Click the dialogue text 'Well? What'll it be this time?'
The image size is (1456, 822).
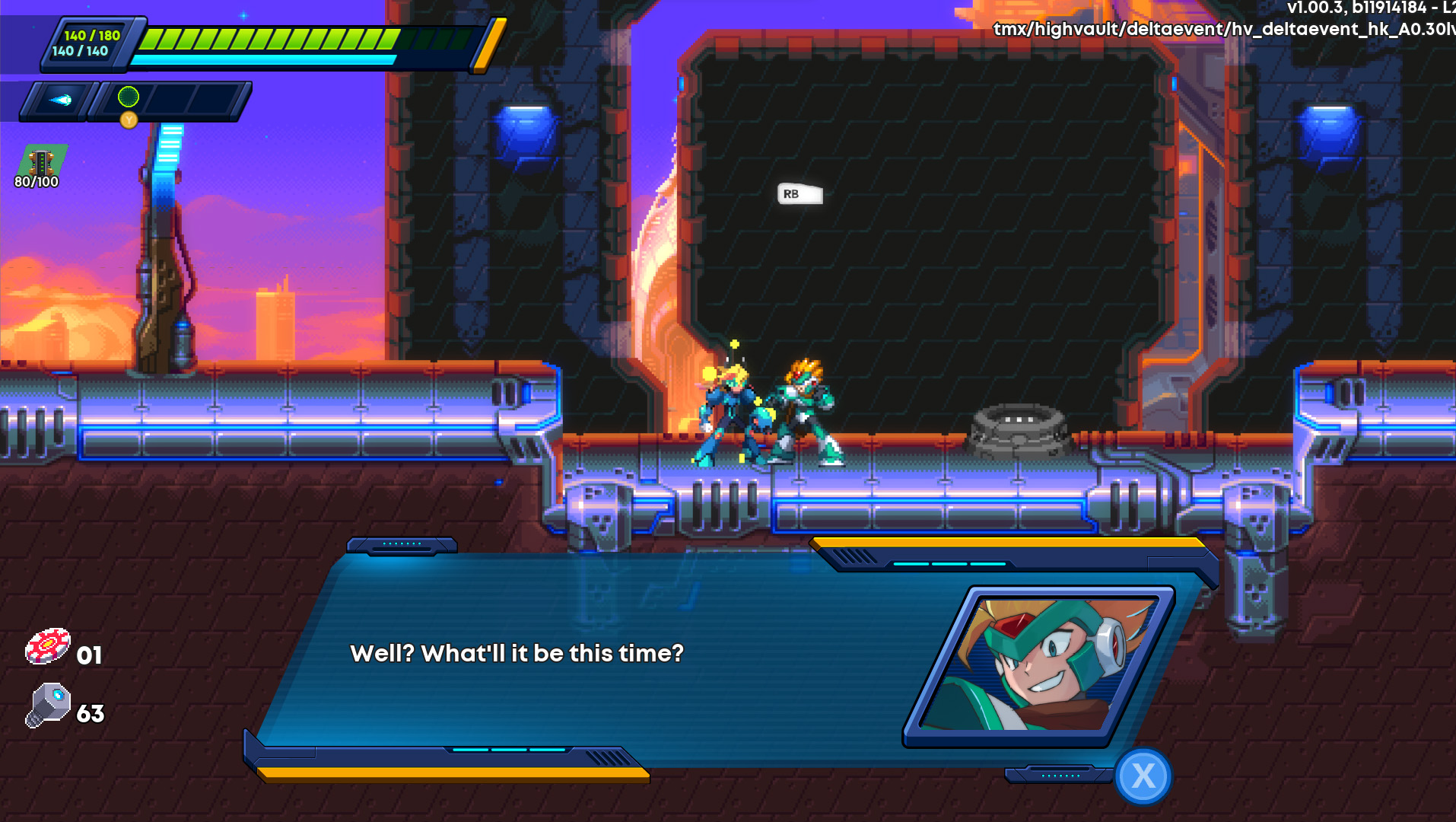click(x=517, y=652)
